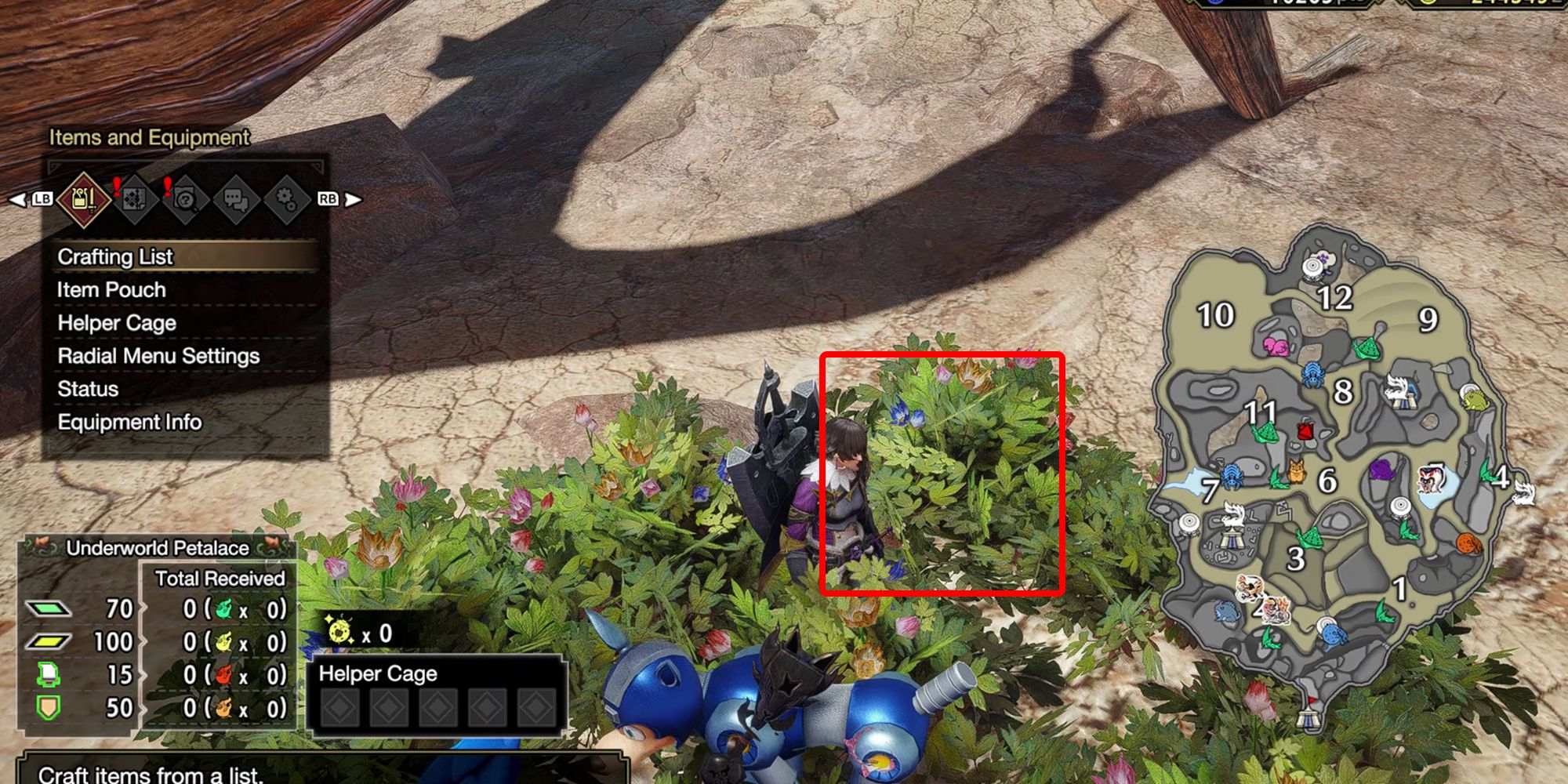Open the Crafting List entry

point(114,256)
